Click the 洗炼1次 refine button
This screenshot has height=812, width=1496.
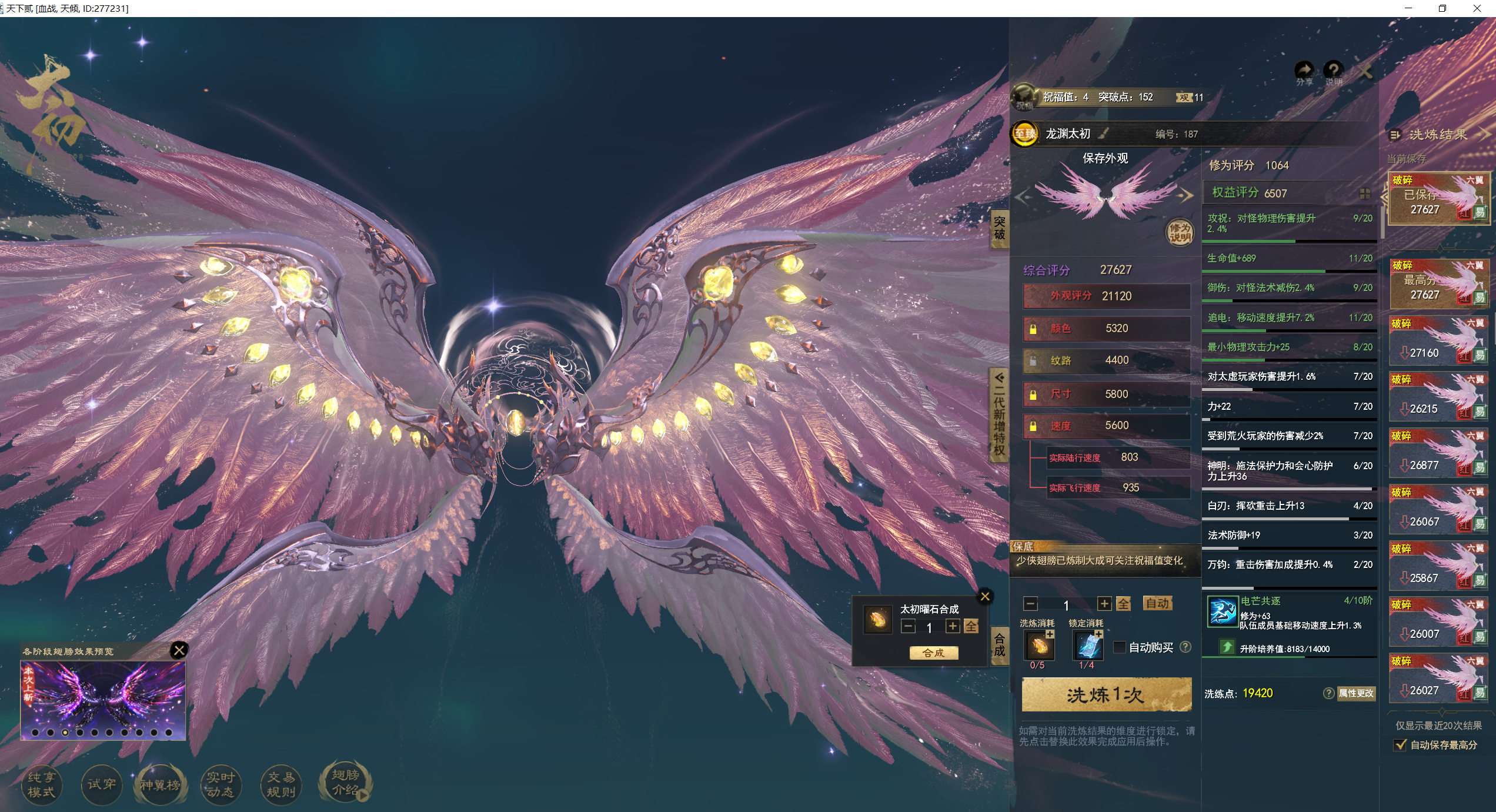(x=1106, y=695)
